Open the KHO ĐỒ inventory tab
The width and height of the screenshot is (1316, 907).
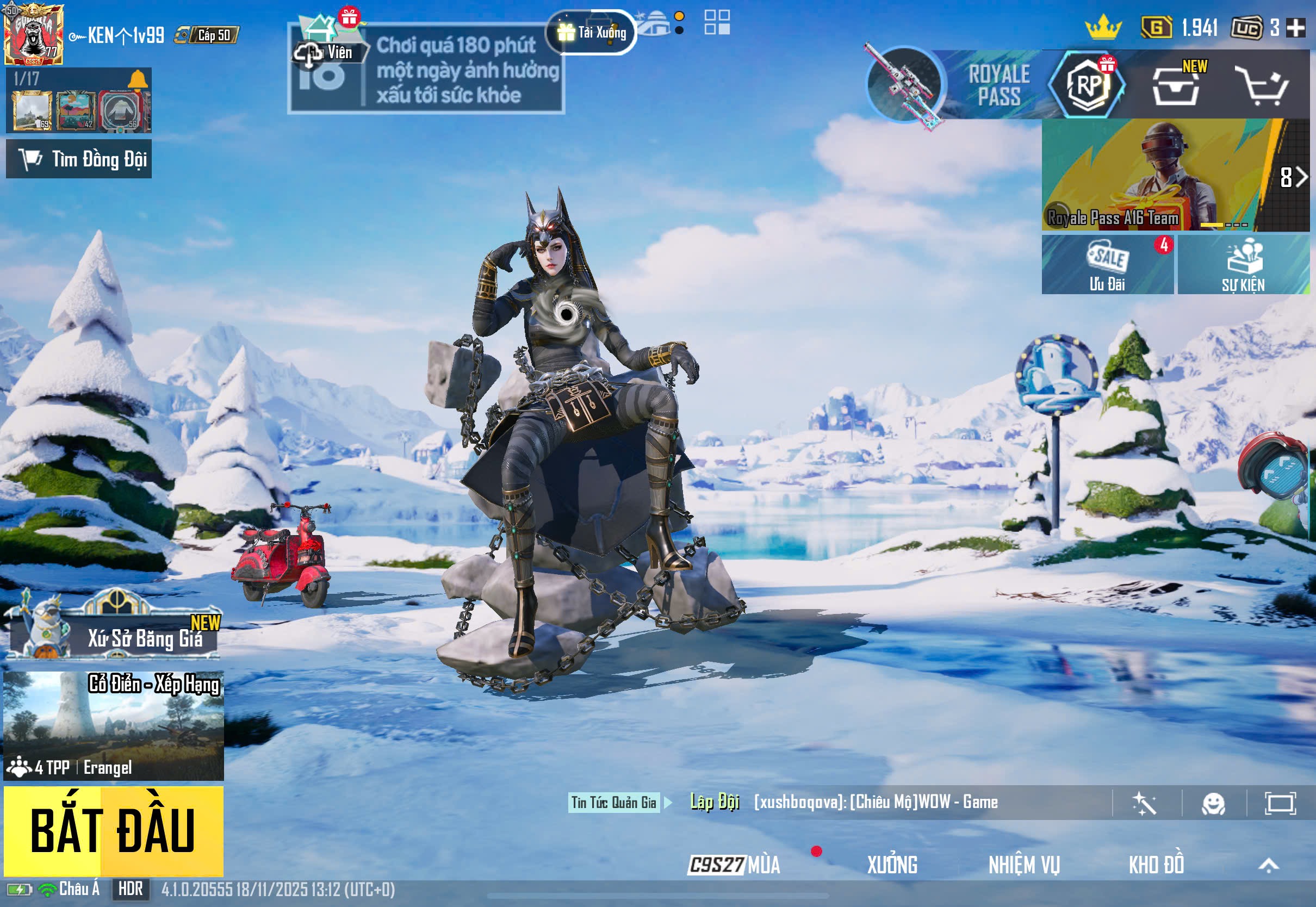(1156, 865)
